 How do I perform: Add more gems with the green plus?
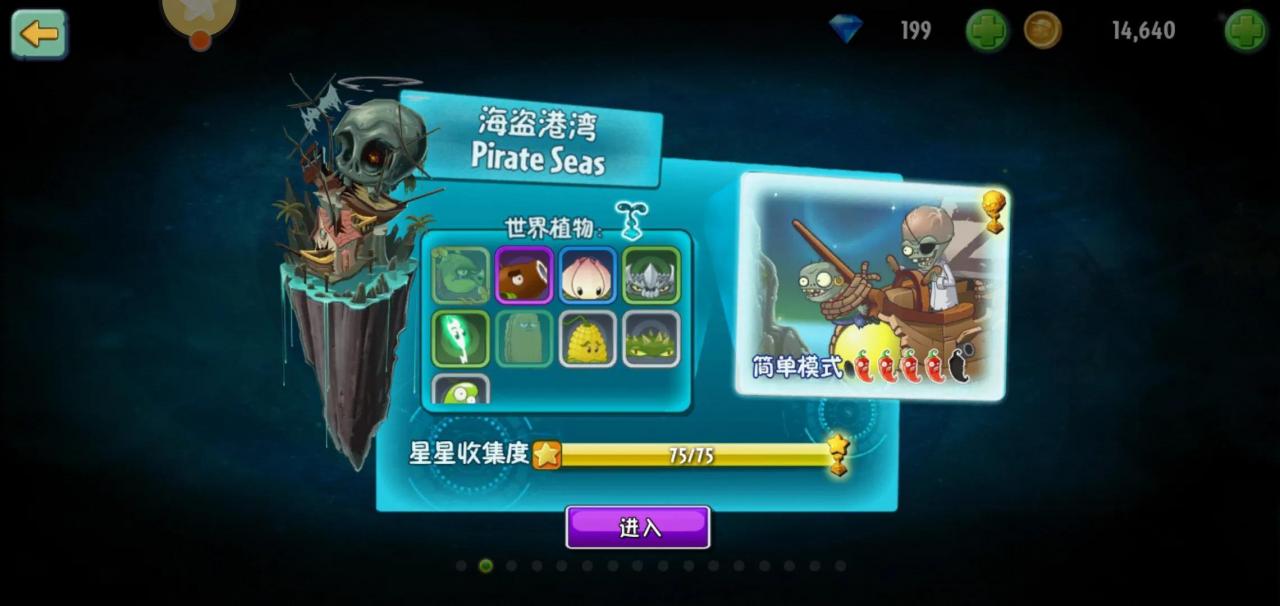pyautogui.click(x=986, y=31)
